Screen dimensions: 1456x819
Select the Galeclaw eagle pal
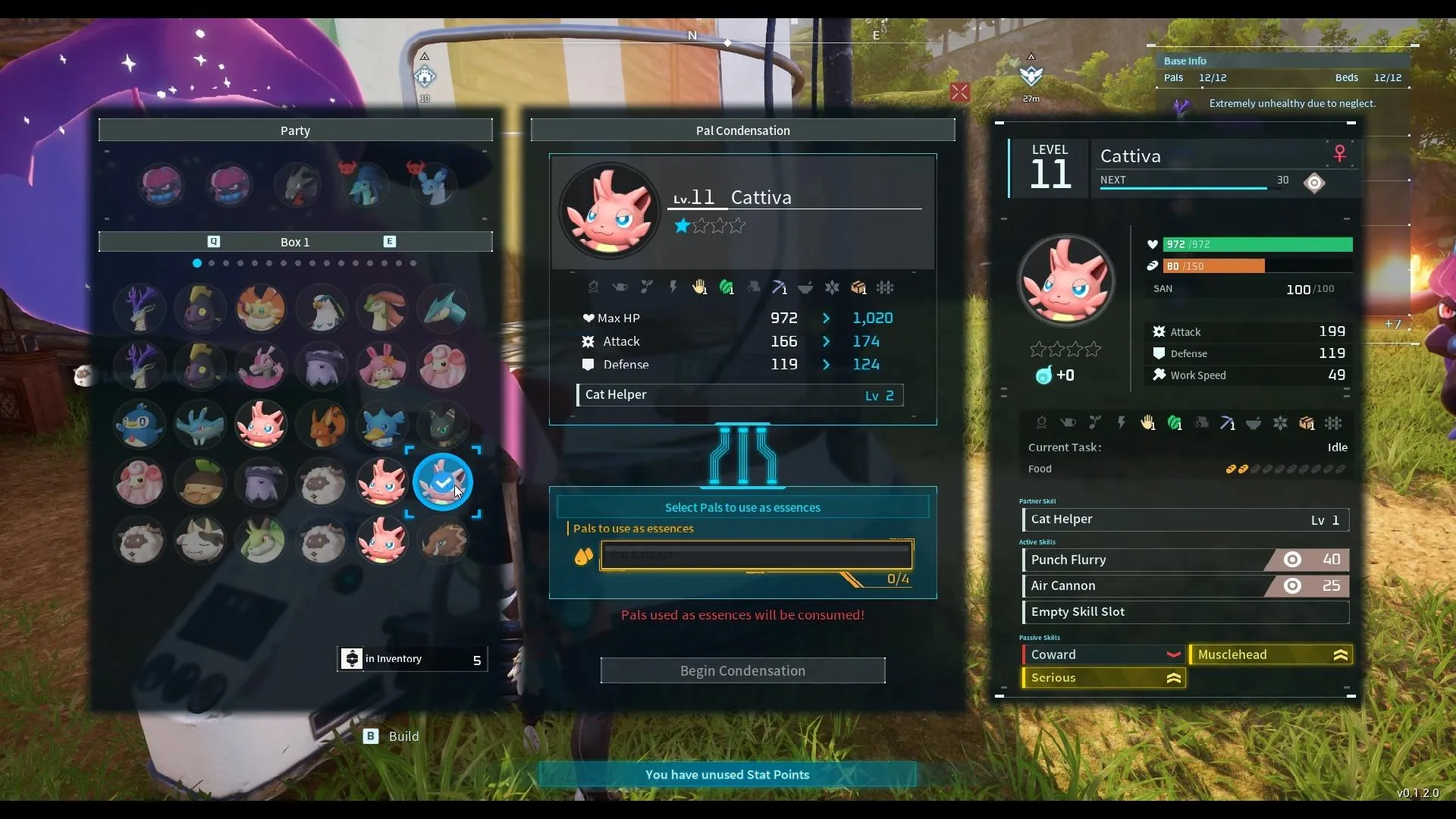coord(322,309)
